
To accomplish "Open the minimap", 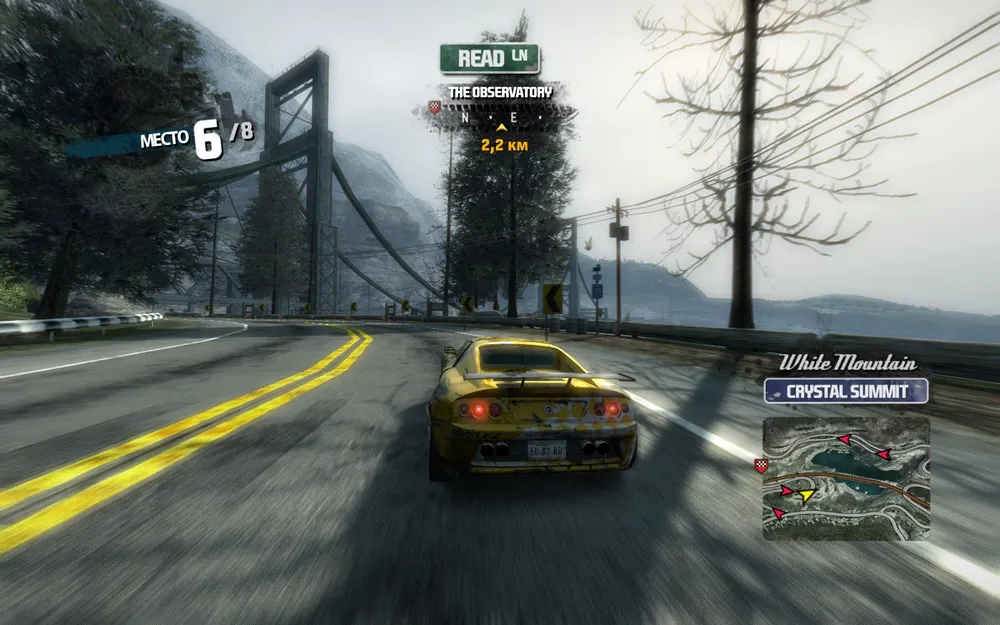I will pyautogui.click(x=846, y=478).
